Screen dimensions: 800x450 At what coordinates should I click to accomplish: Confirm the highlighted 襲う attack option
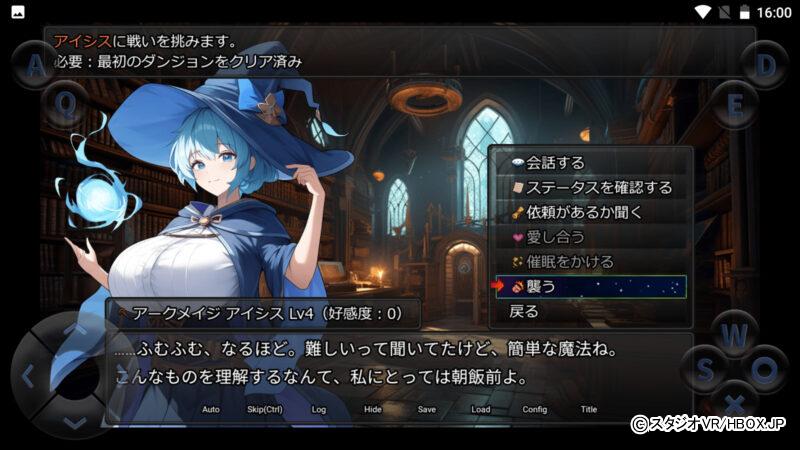point(590,287)
